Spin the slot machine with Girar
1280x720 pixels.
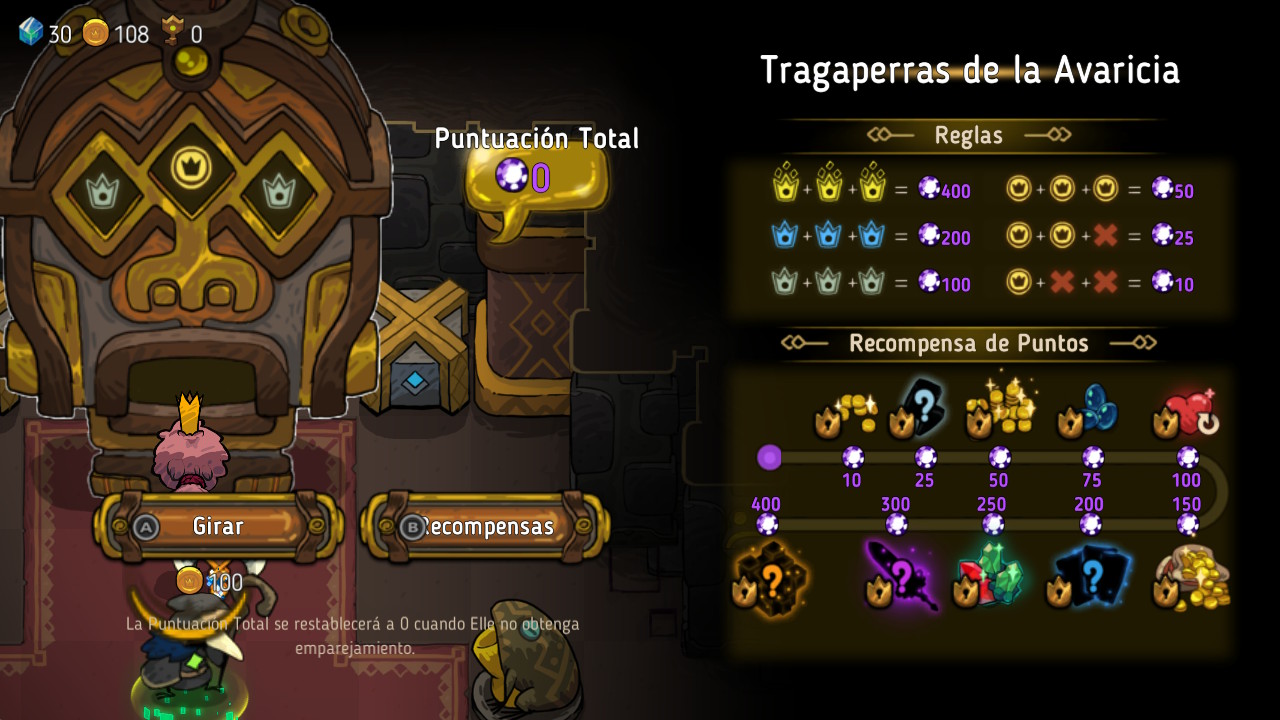pos(218,526)
